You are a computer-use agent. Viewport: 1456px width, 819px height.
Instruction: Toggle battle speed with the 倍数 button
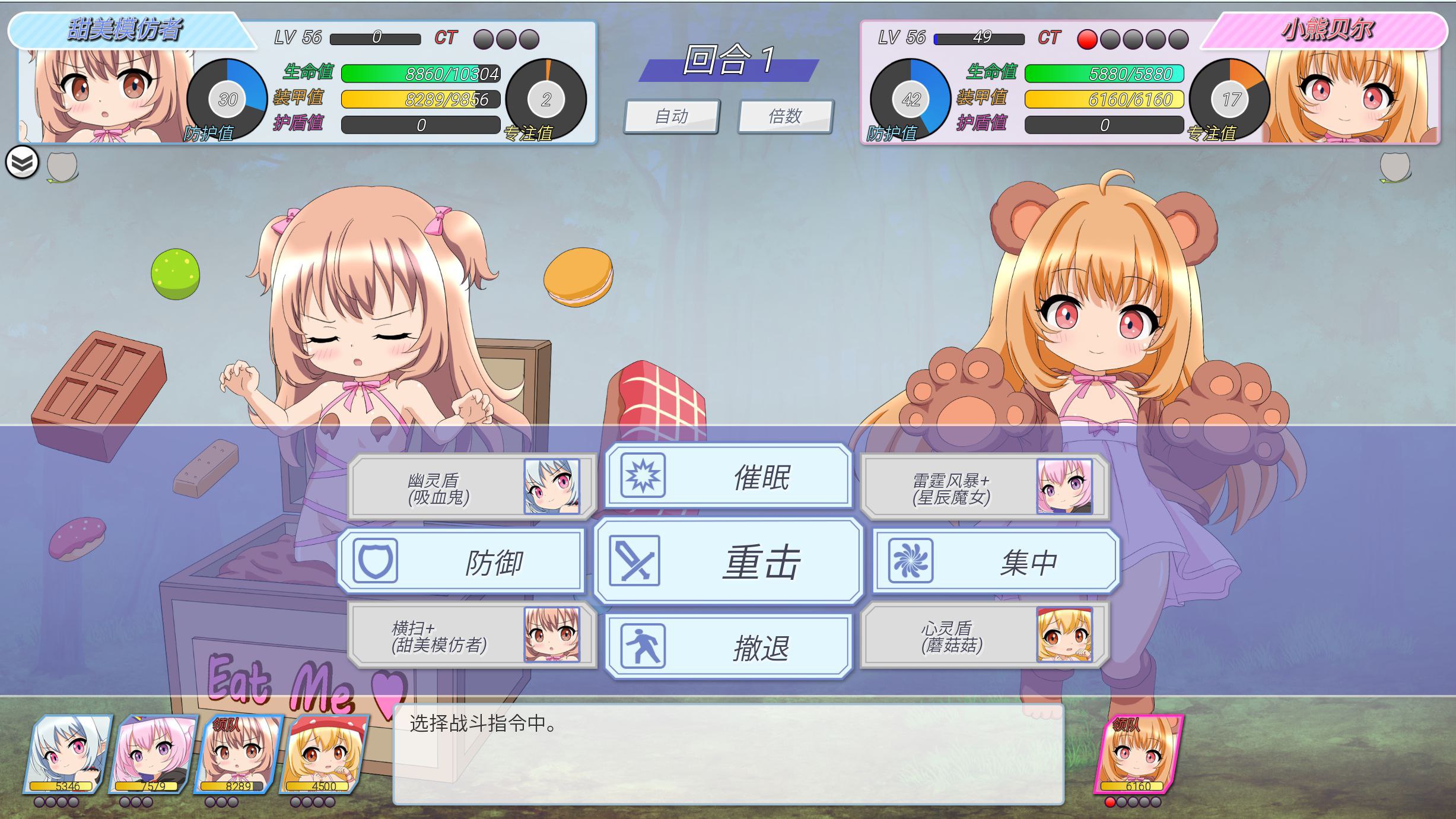tap(785, 116)
